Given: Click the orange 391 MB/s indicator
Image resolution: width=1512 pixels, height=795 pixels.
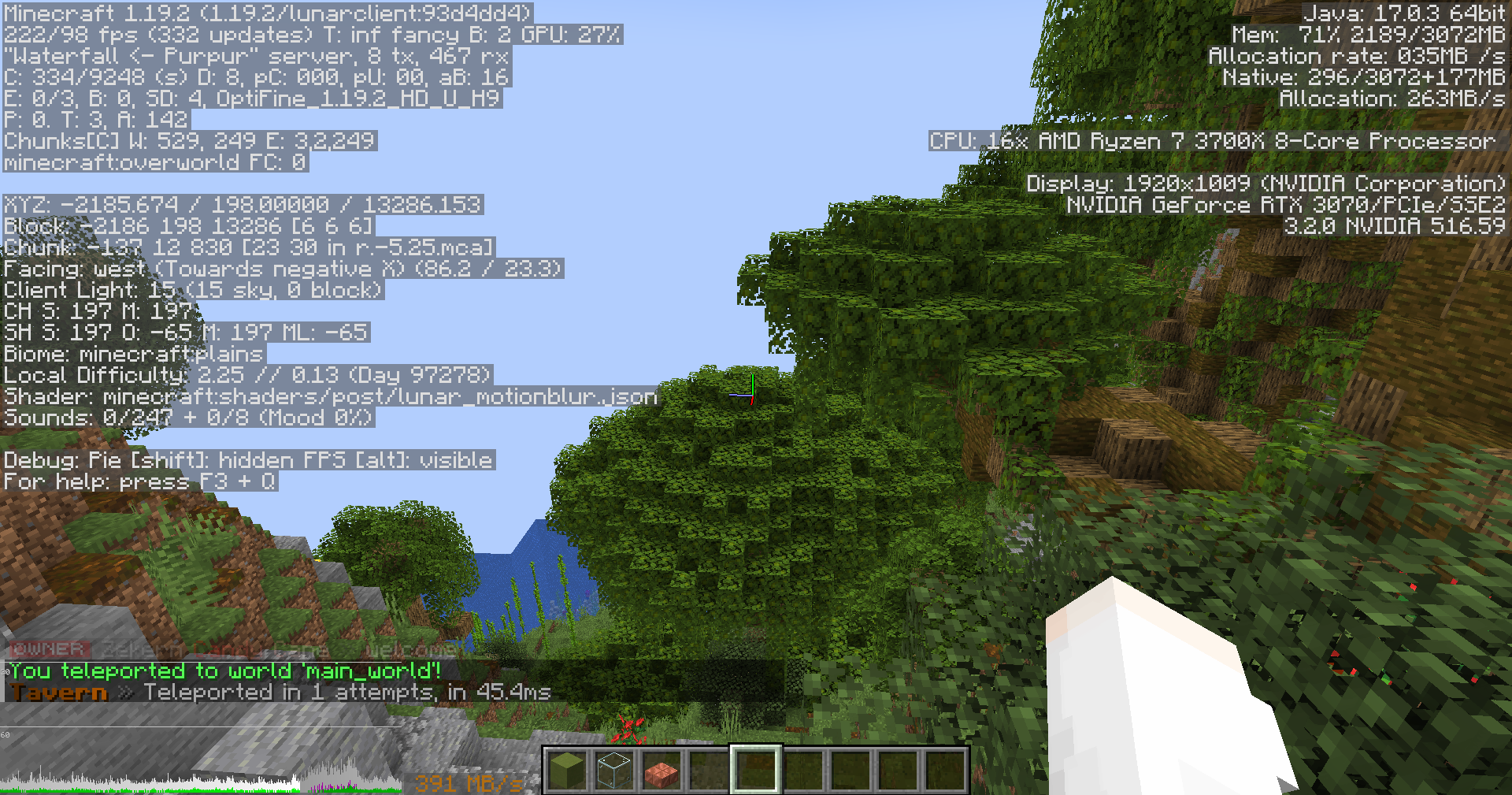Looking at the screenshot, I should 467,783.
